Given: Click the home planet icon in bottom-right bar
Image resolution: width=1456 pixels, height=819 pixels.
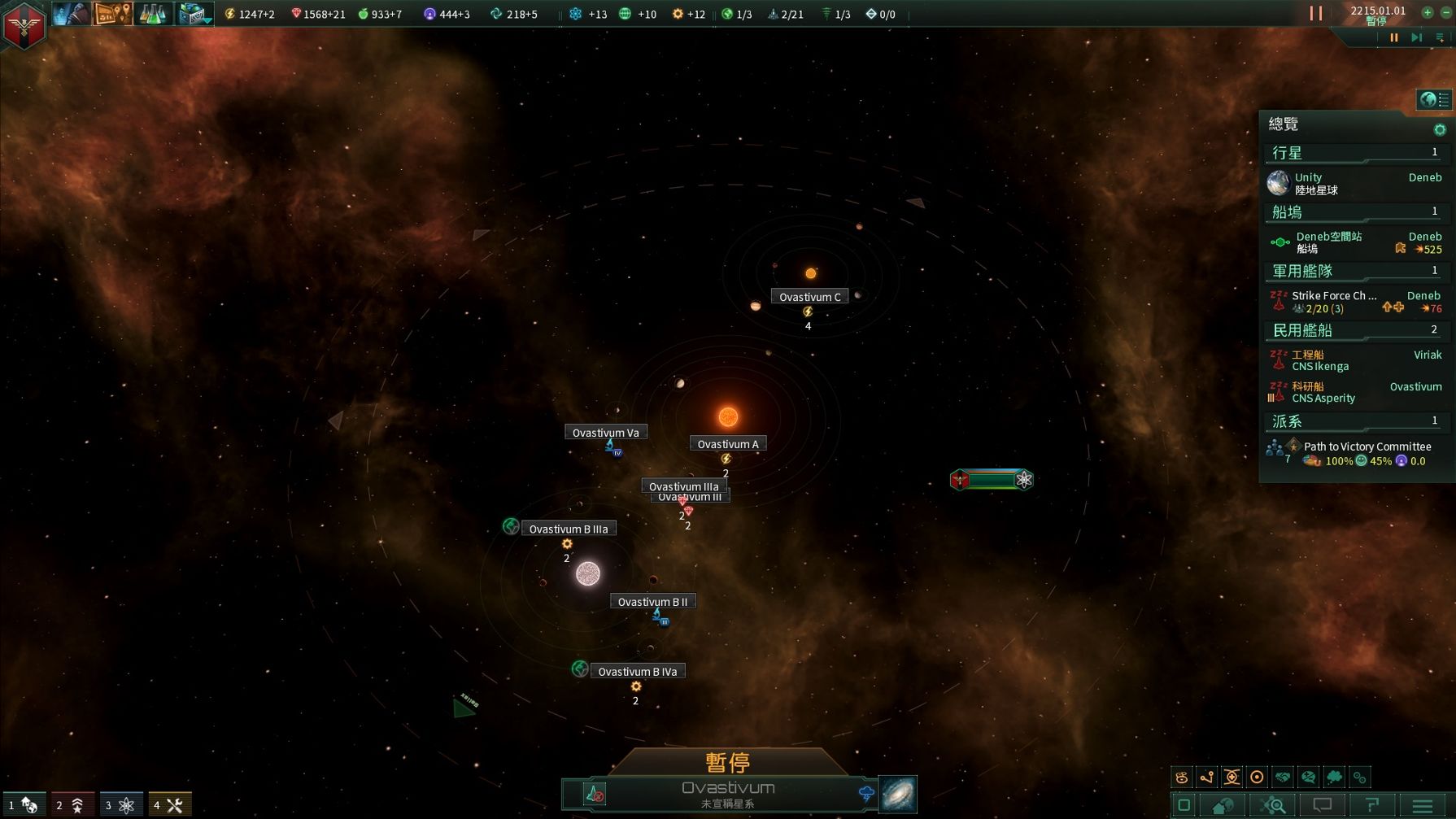Looking at the screenshot, I should (1224, 805).
